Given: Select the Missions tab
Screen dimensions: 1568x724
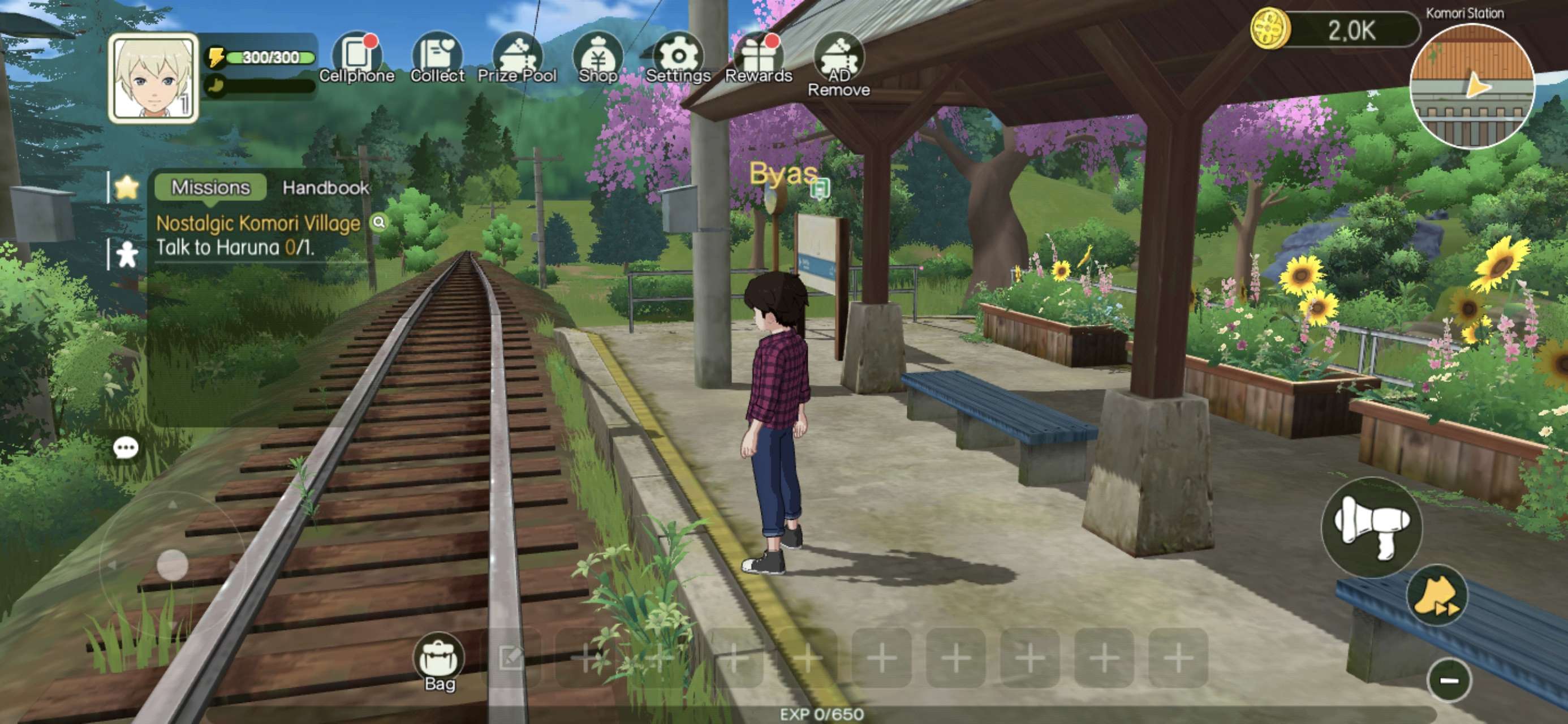Looking at the screenshot, I should pyautogui.click(x=210, y=187).
